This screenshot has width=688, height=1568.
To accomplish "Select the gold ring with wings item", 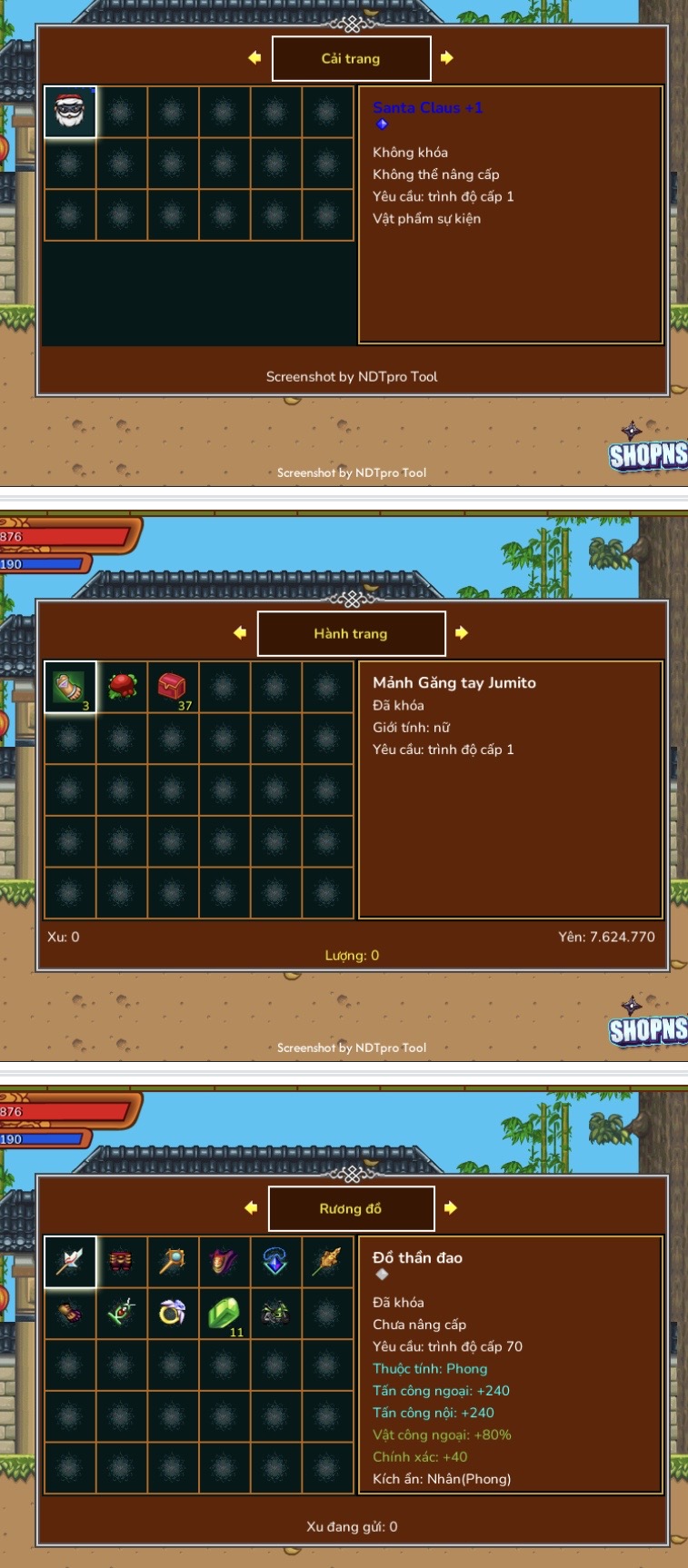I will (x=173, y=1314).
